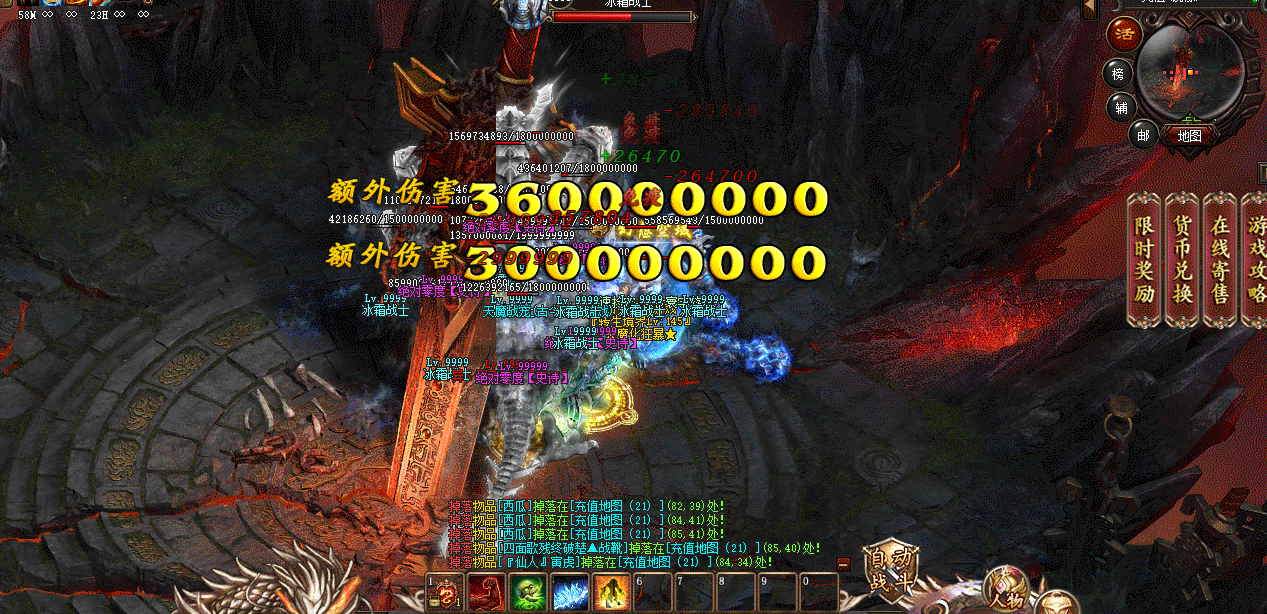Open the 在线寄售 online consignment panel

(1220, 259)
